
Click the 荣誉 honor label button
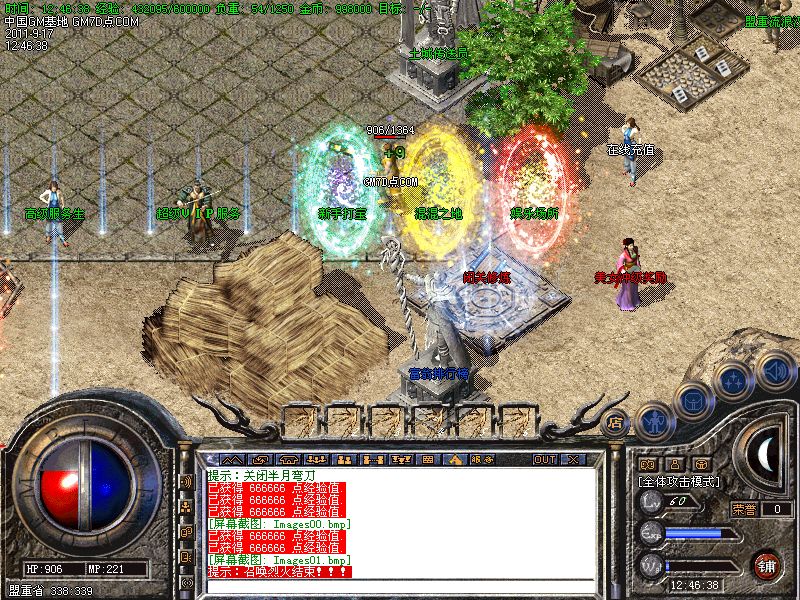[x=744, y=509]
